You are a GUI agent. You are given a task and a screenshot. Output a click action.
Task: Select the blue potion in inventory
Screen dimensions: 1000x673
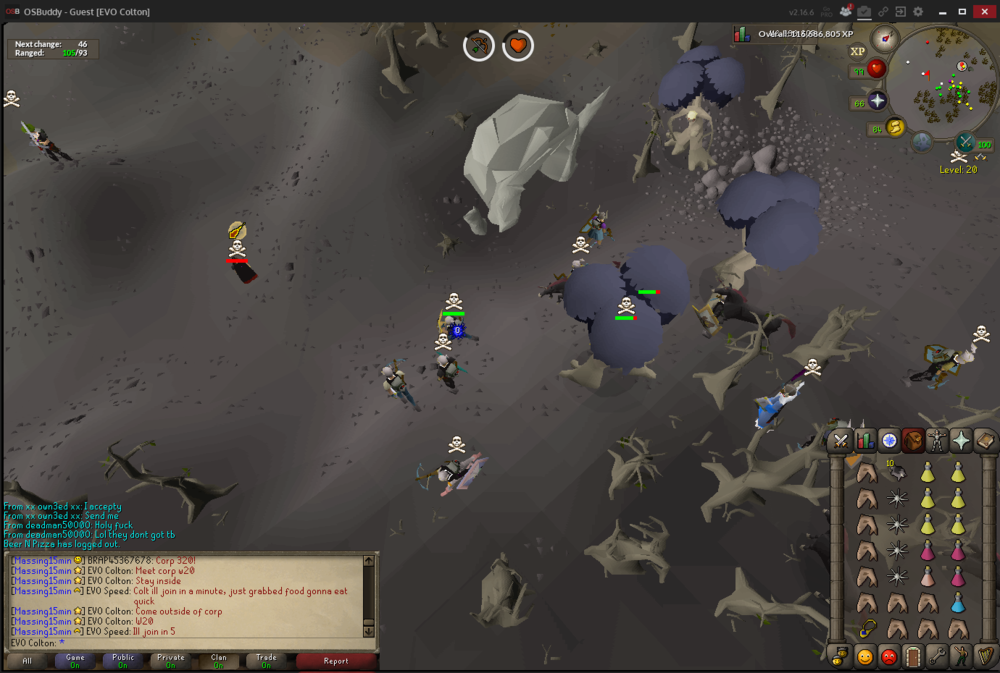958,603
